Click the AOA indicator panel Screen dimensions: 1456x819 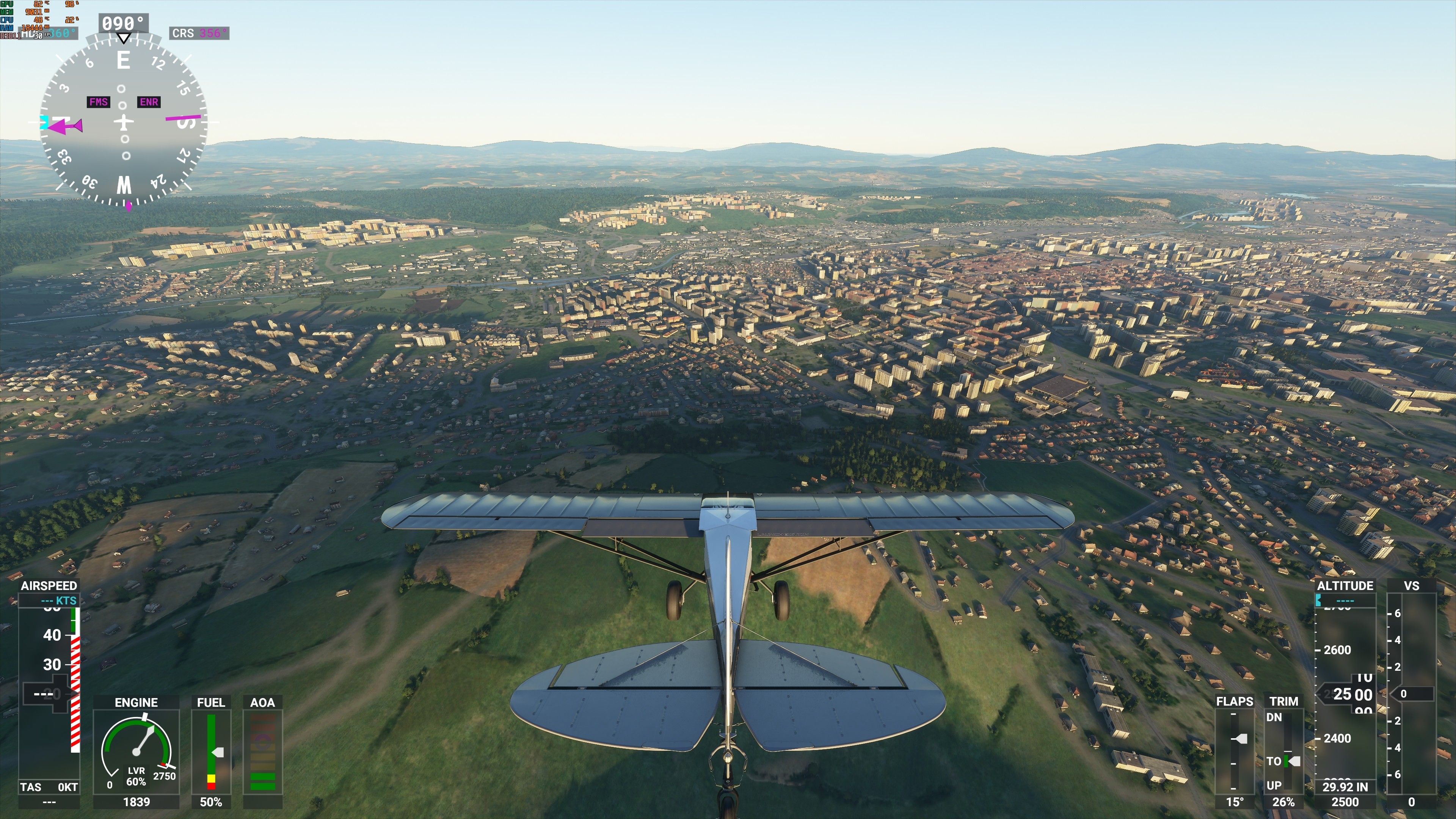pos(262,752)
